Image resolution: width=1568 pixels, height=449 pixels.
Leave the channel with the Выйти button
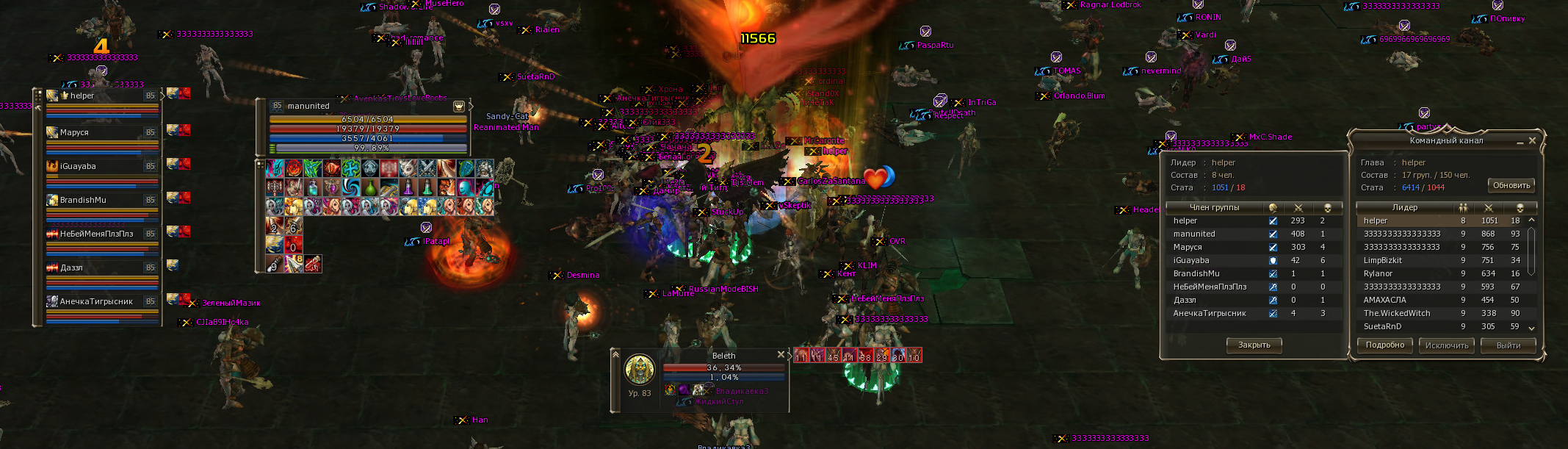pos(1508,345)
